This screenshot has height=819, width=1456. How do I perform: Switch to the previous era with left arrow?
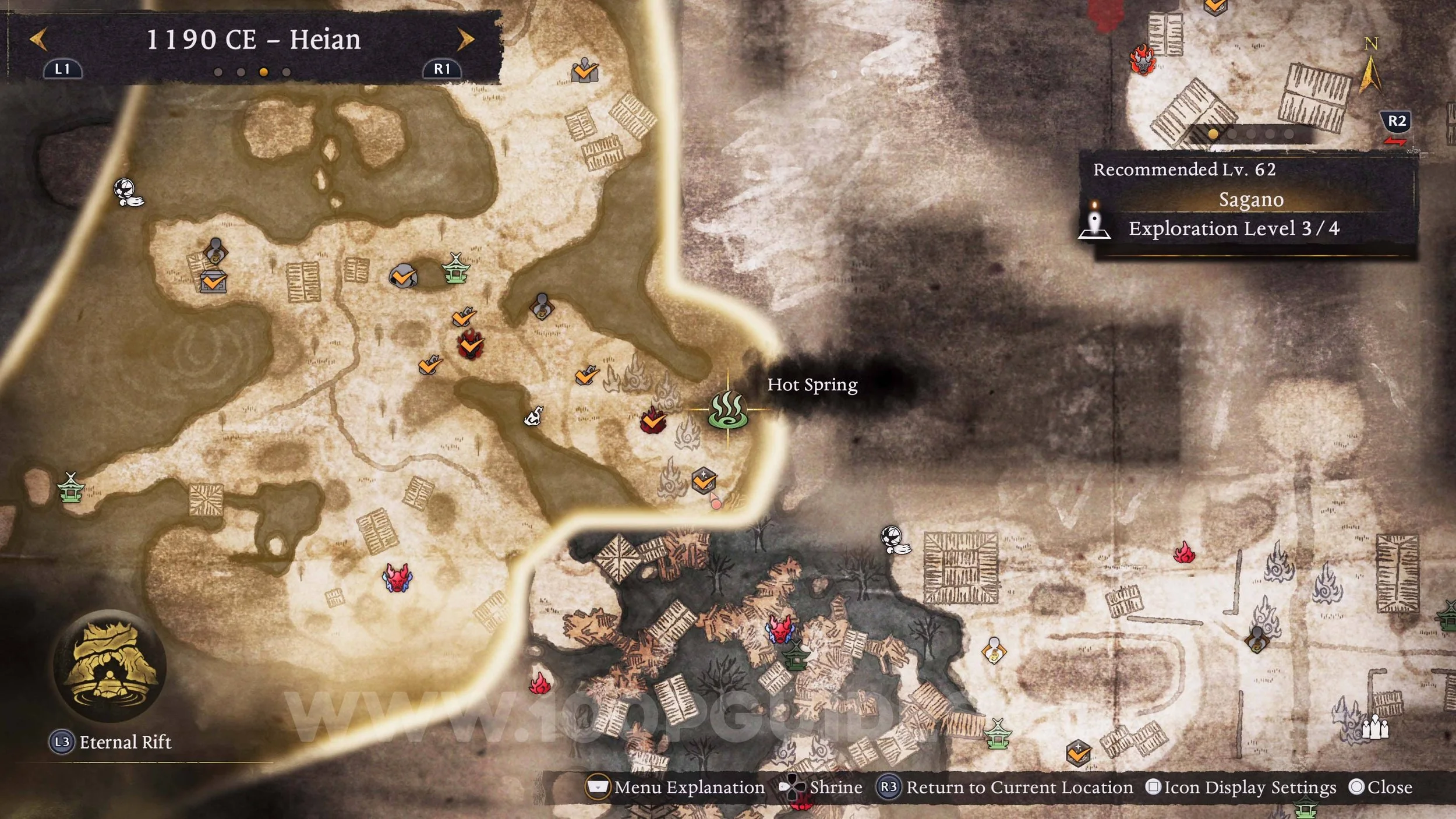tap(38, 40)
